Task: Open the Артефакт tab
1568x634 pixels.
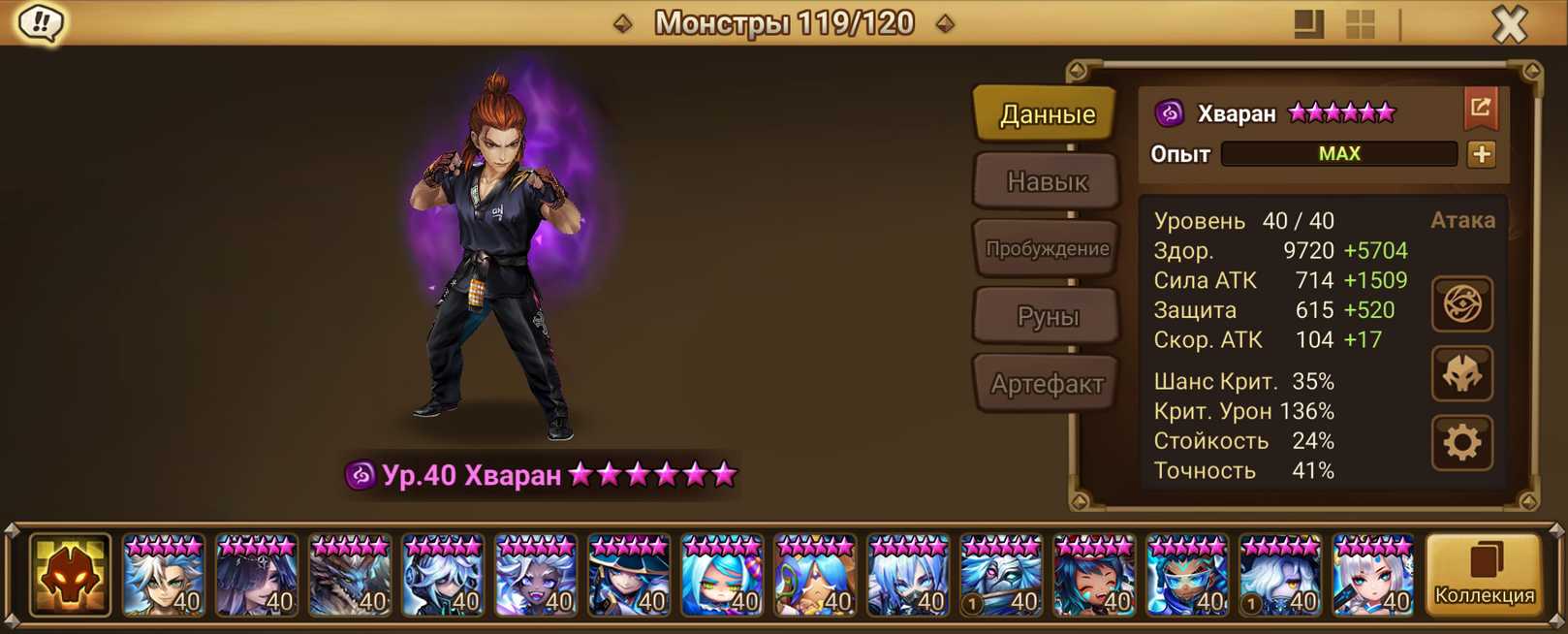Action: tap(1047, 384)
